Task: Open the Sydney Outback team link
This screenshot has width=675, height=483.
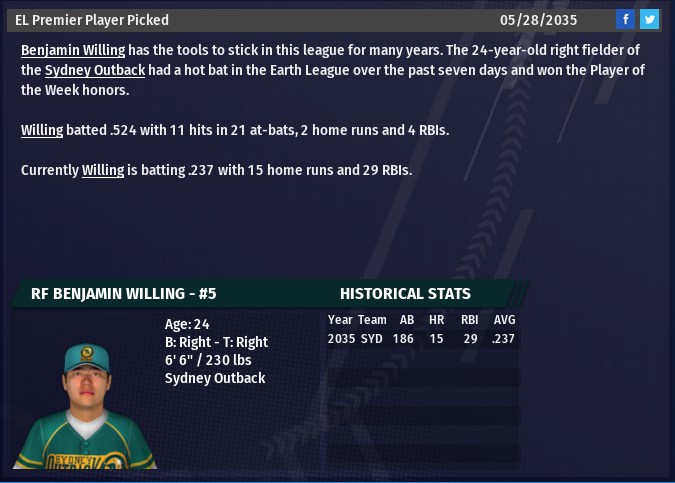Action: (x=95, y=70)
